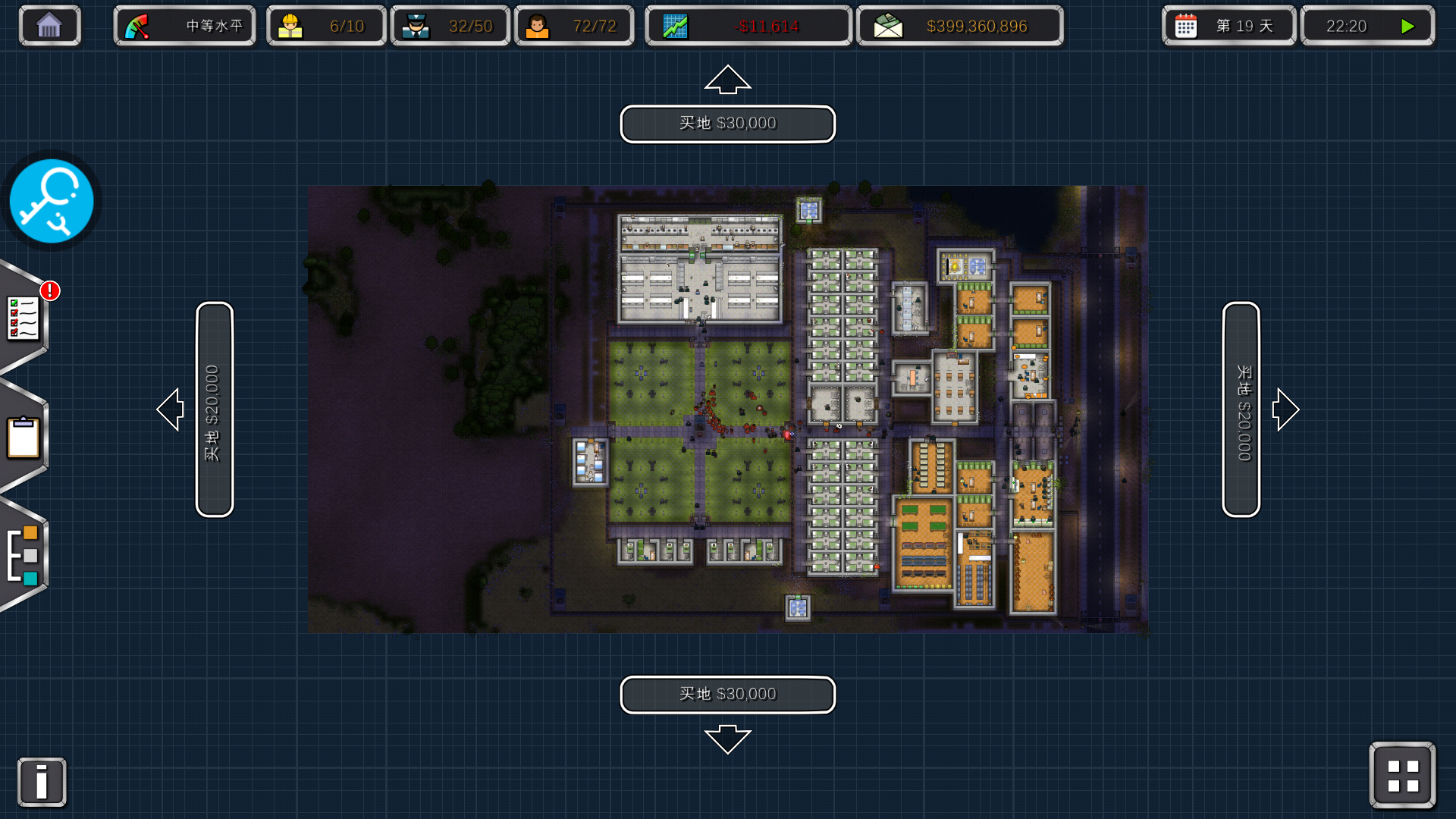This screenshot has width=1456, height=819.
Task: Purchase the east land plot for $20,000
Action: point(1241,409)
